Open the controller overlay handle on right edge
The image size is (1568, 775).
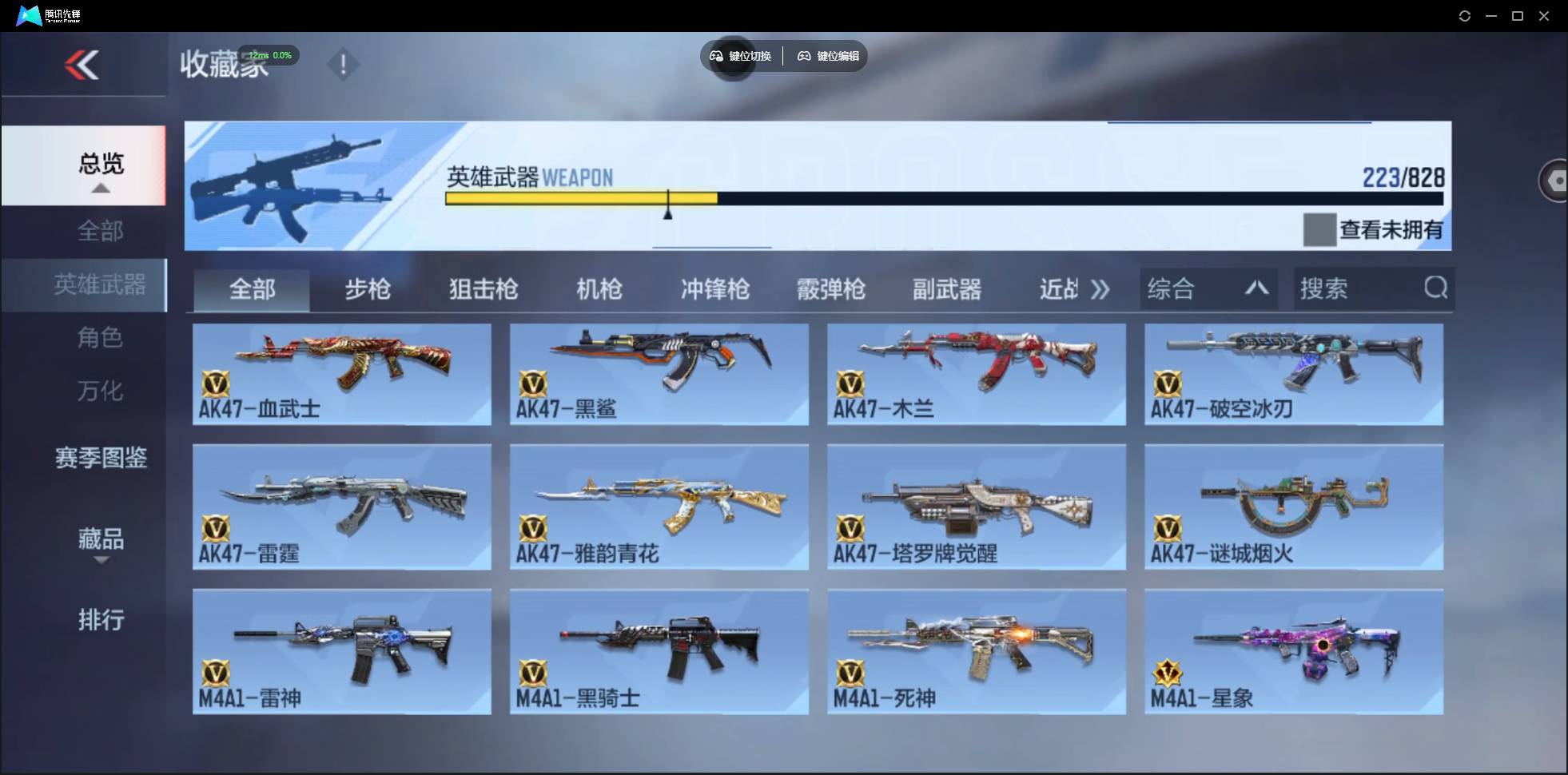coord(1554,181)
